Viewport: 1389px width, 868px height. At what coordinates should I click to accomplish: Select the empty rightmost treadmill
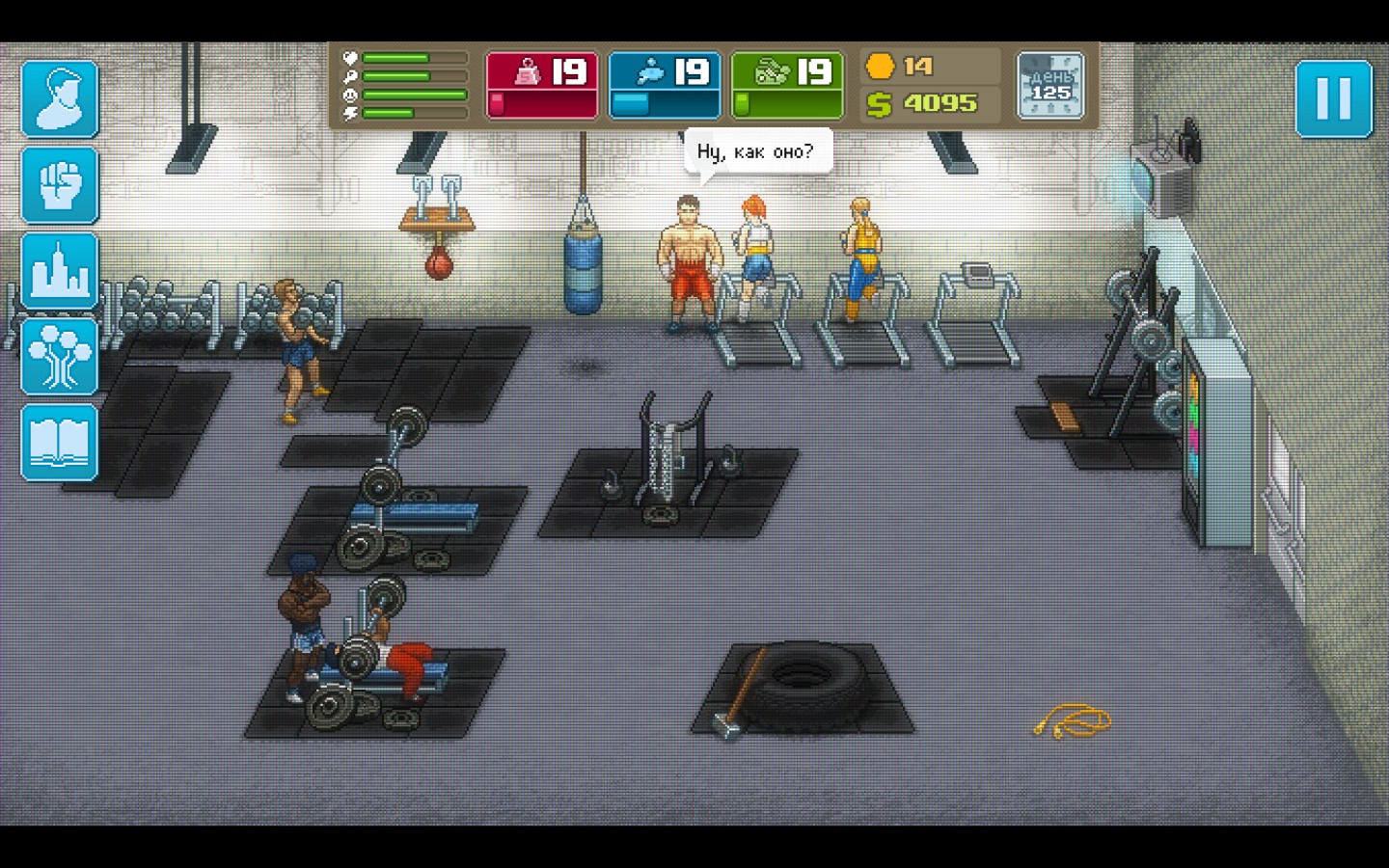pos(974,318)
